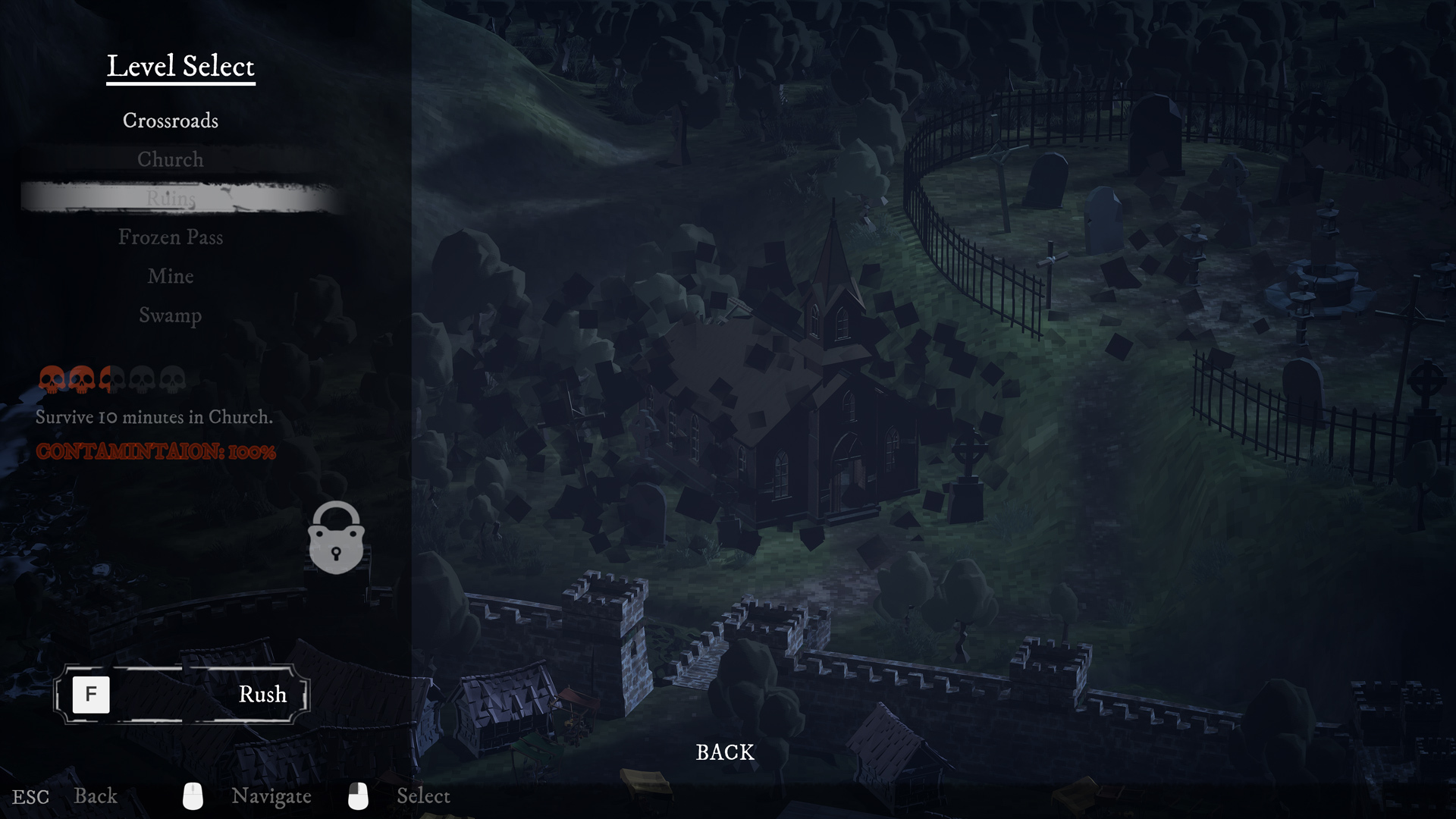Click the last grey skull icon
Viewport: 1456px width, 819px height.
171,379
